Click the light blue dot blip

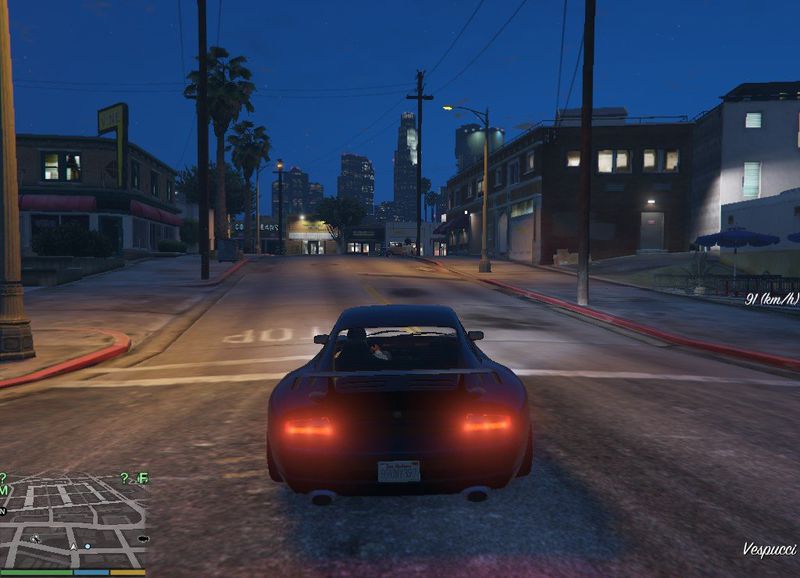tap(88, 546)
